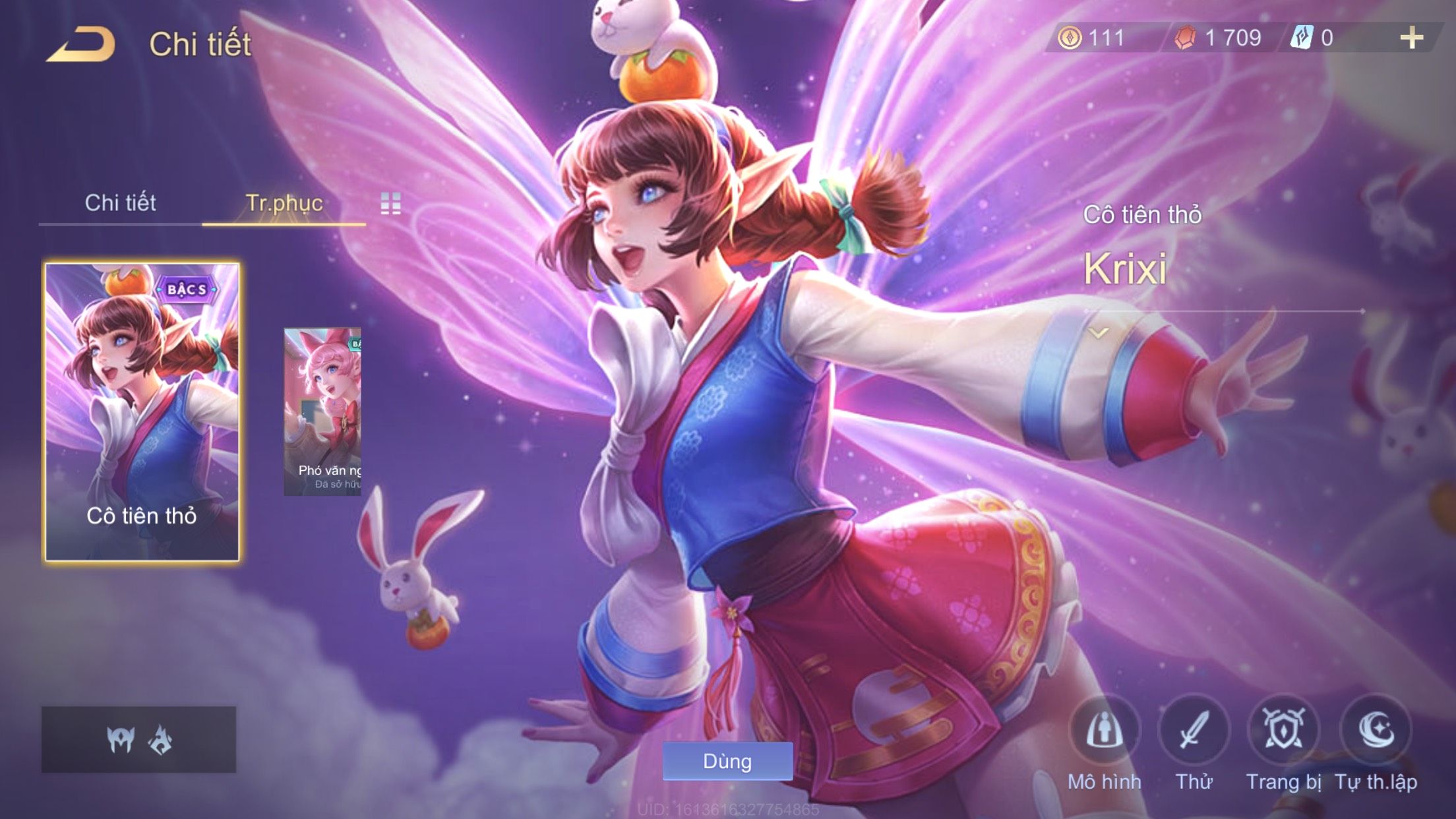Click the hero role icons panel

click(x=138, y=740)
